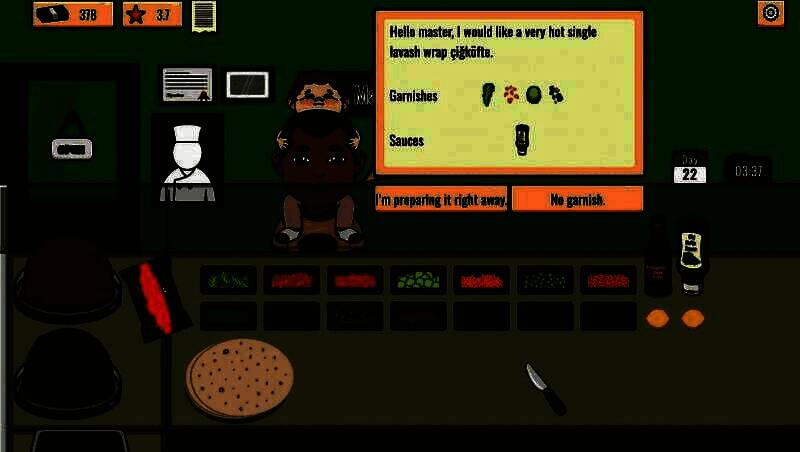Take the leafy greens garnish tray
Image resolution: width=800 pixels, height=452 pixels.
227,280
